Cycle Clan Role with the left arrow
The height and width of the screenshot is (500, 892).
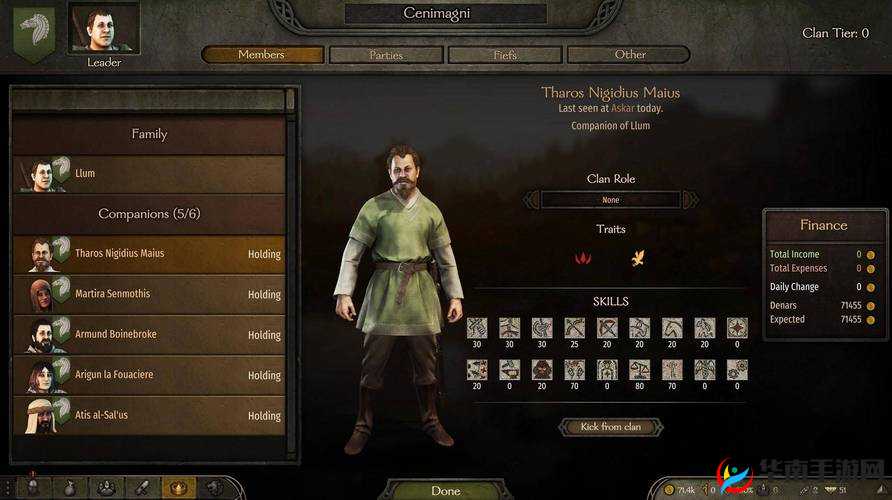[x=531, y=200]
